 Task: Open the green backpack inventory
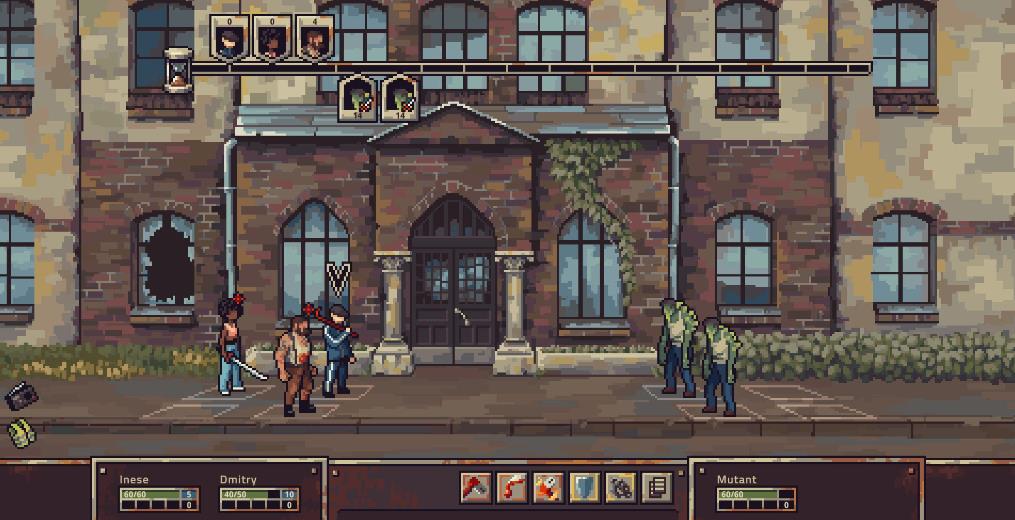coord(20,433)
